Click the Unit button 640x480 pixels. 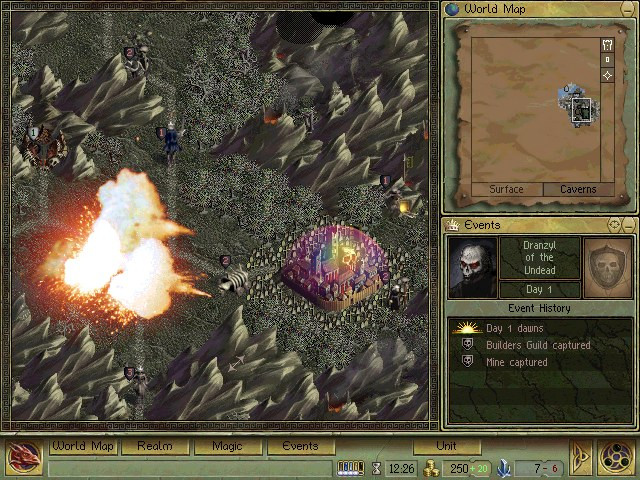(447, 447)
